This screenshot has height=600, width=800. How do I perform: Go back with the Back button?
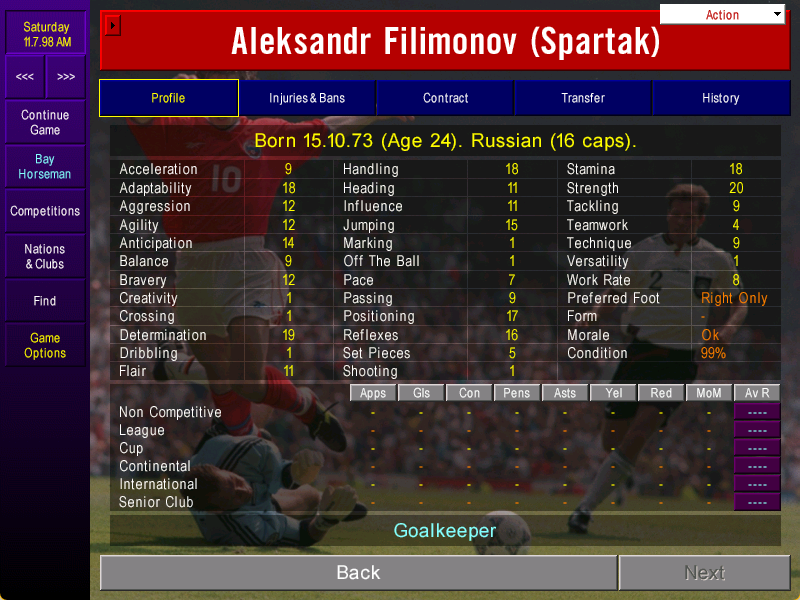tap(358, 572)
